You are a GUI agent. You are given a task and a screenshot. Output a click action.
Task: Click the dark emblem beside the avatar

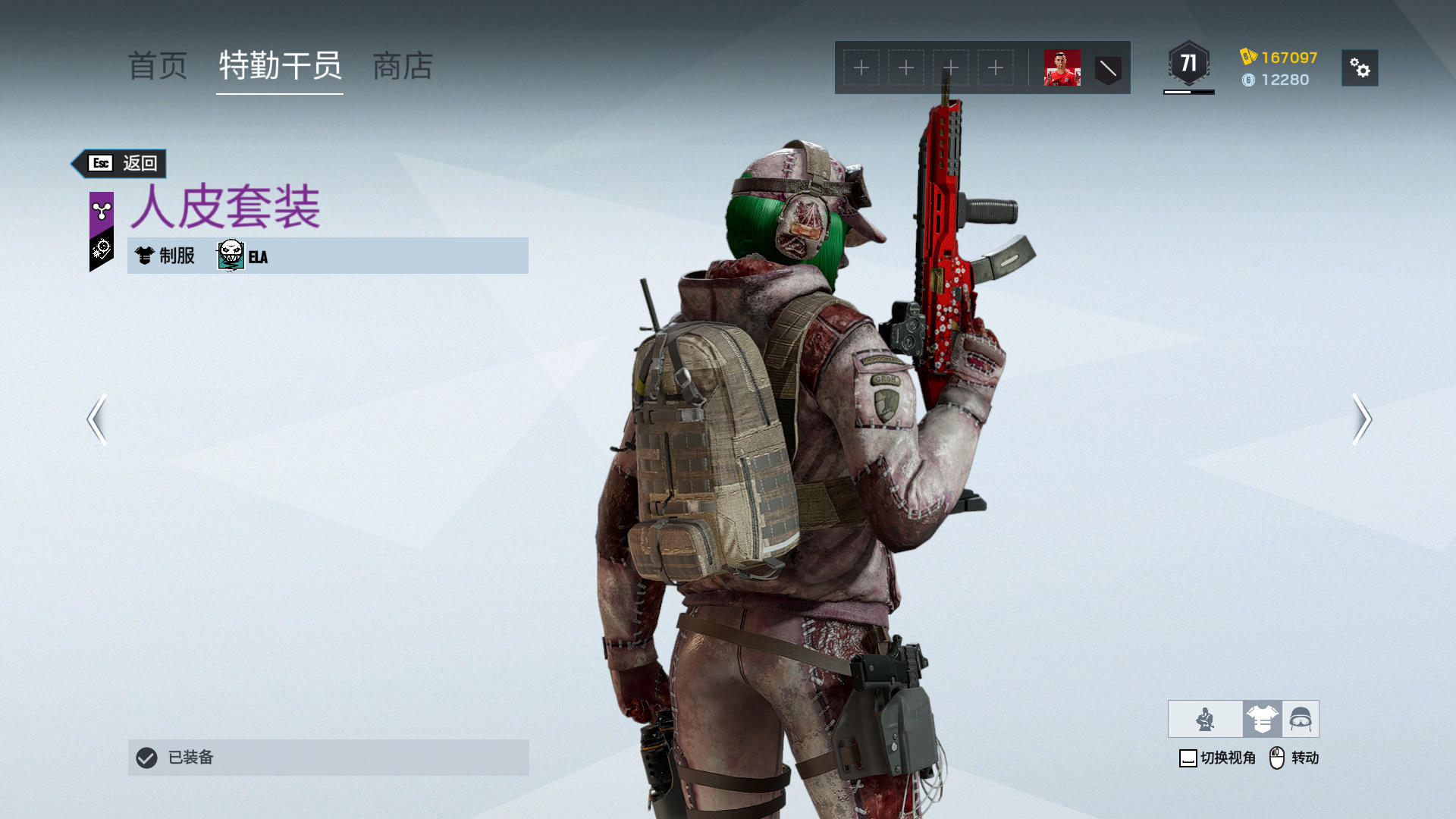pos(1108,68)
